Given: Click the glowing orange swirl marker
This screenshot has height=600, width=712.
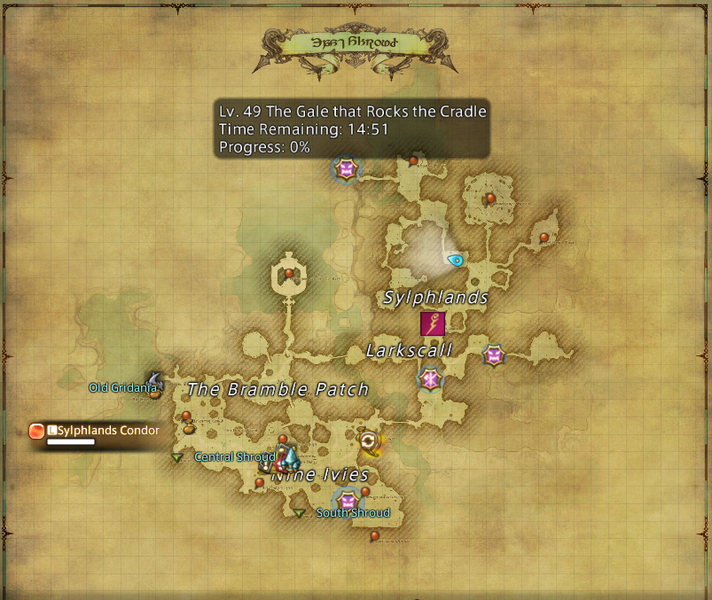Looking at the screenshot, I should (x=370, y=440).
